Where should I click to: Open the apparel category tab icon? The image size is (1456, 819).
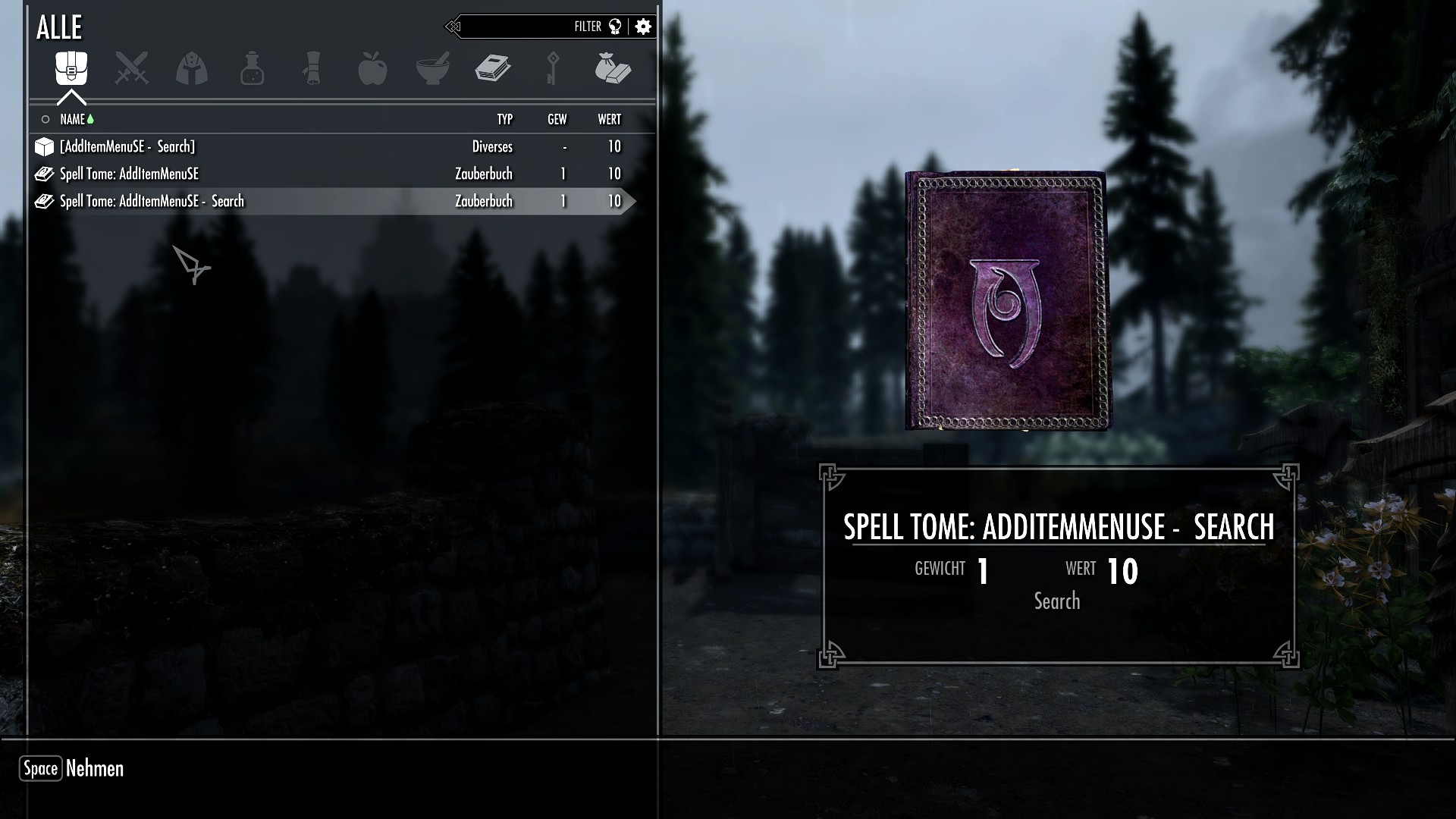pos(191,68)
